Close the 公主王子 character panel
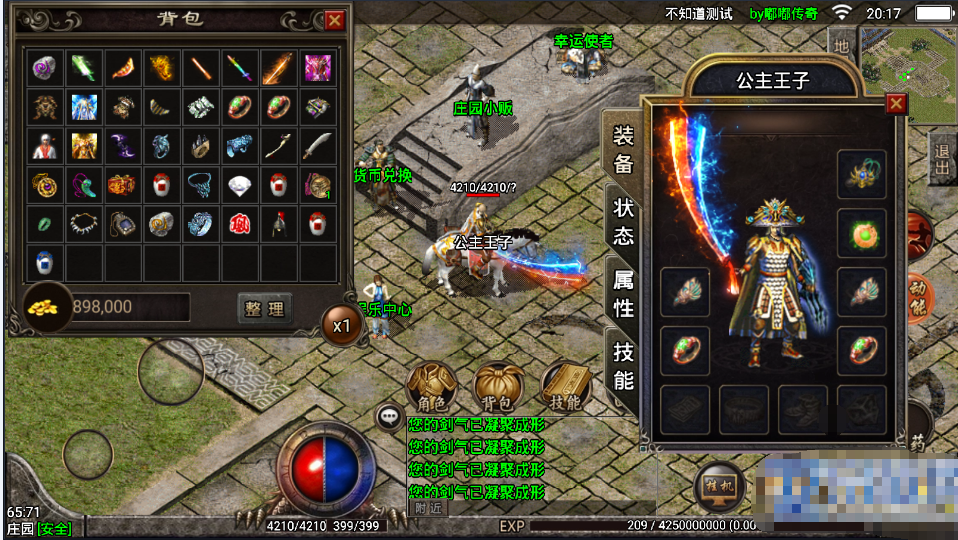 (x=896, y=103)
